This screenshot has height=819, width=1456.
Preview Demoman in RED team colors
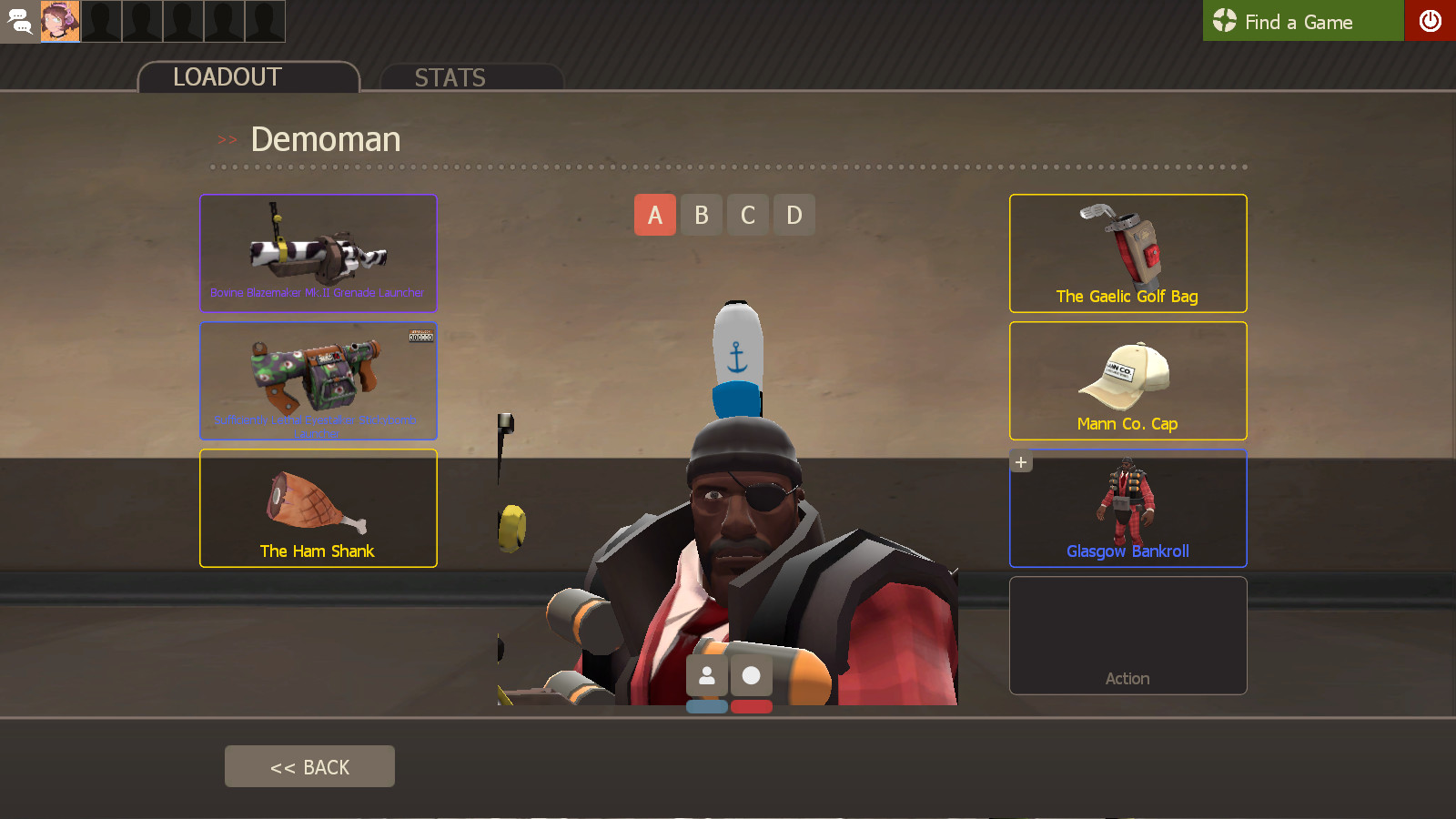(x=753, y=705)
